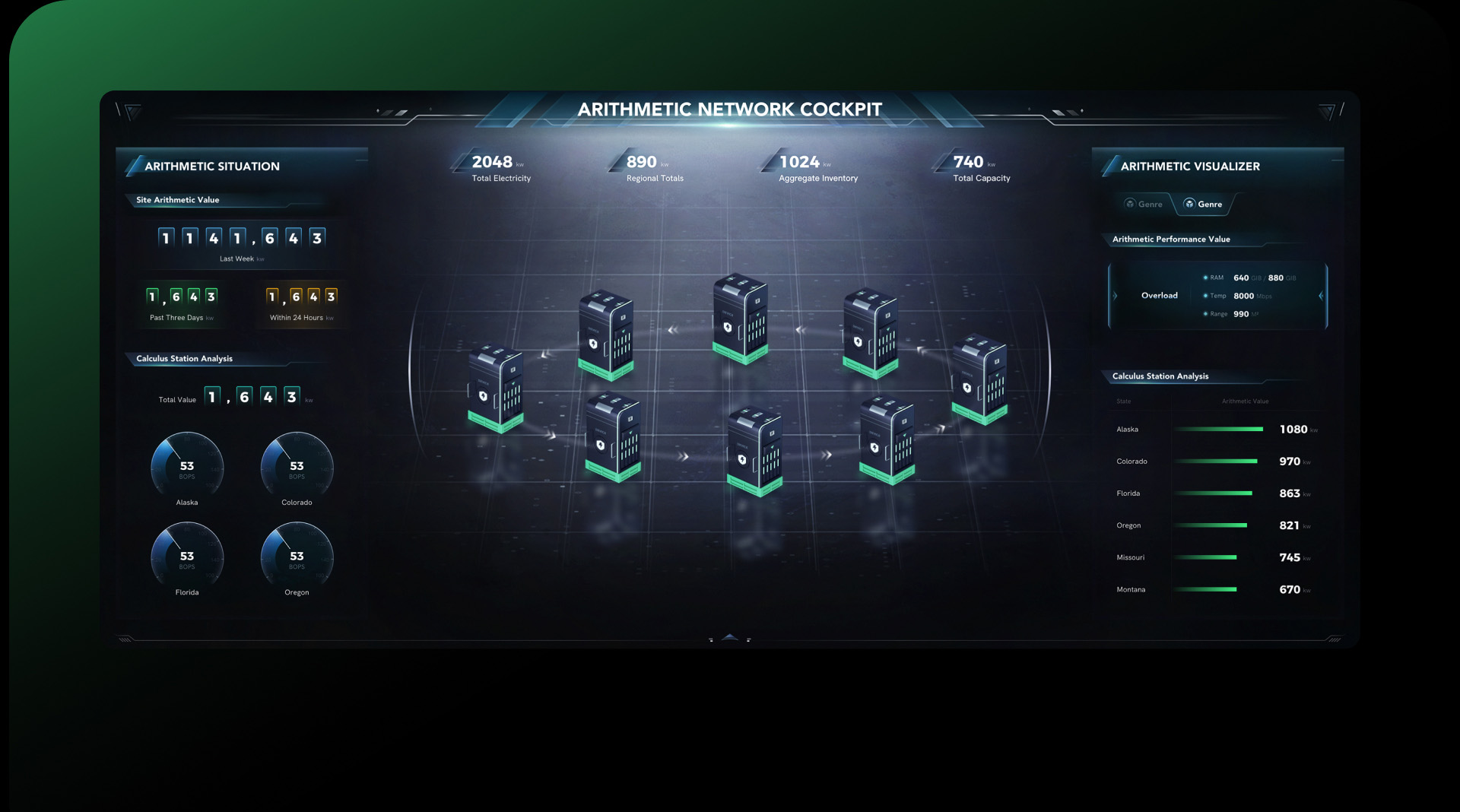Click the left chevron beside Overload

coord(1115,296)
